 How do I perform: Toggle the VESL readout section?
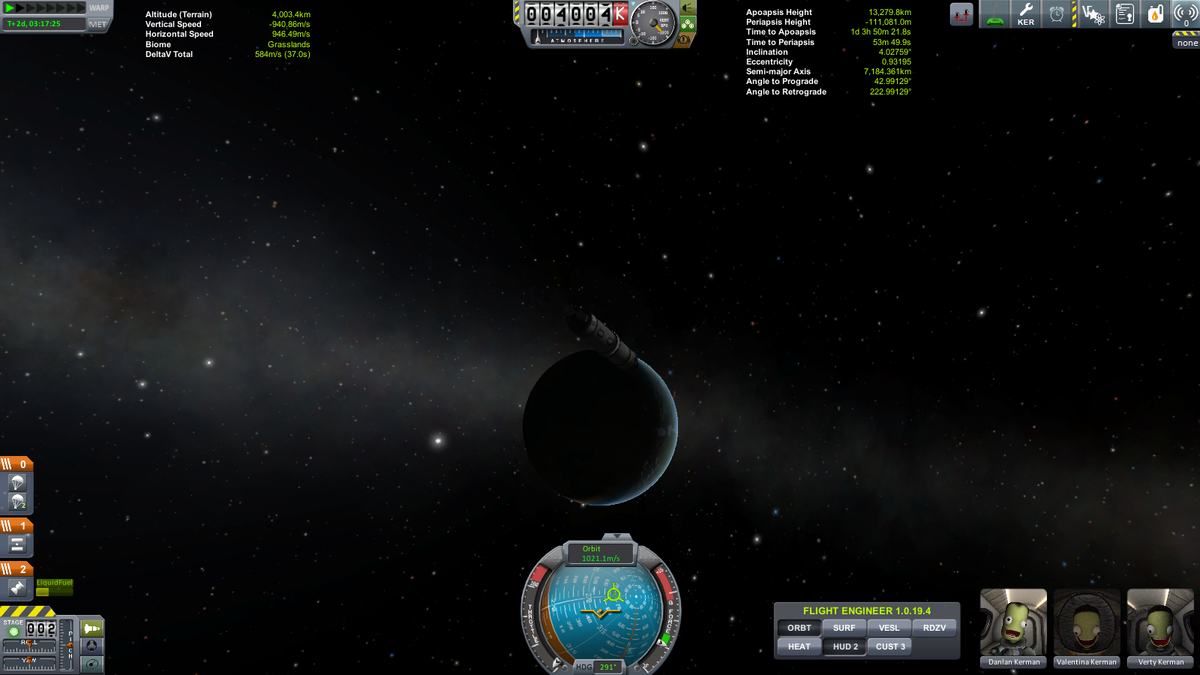pyautogui.click(x=889, y=628)
